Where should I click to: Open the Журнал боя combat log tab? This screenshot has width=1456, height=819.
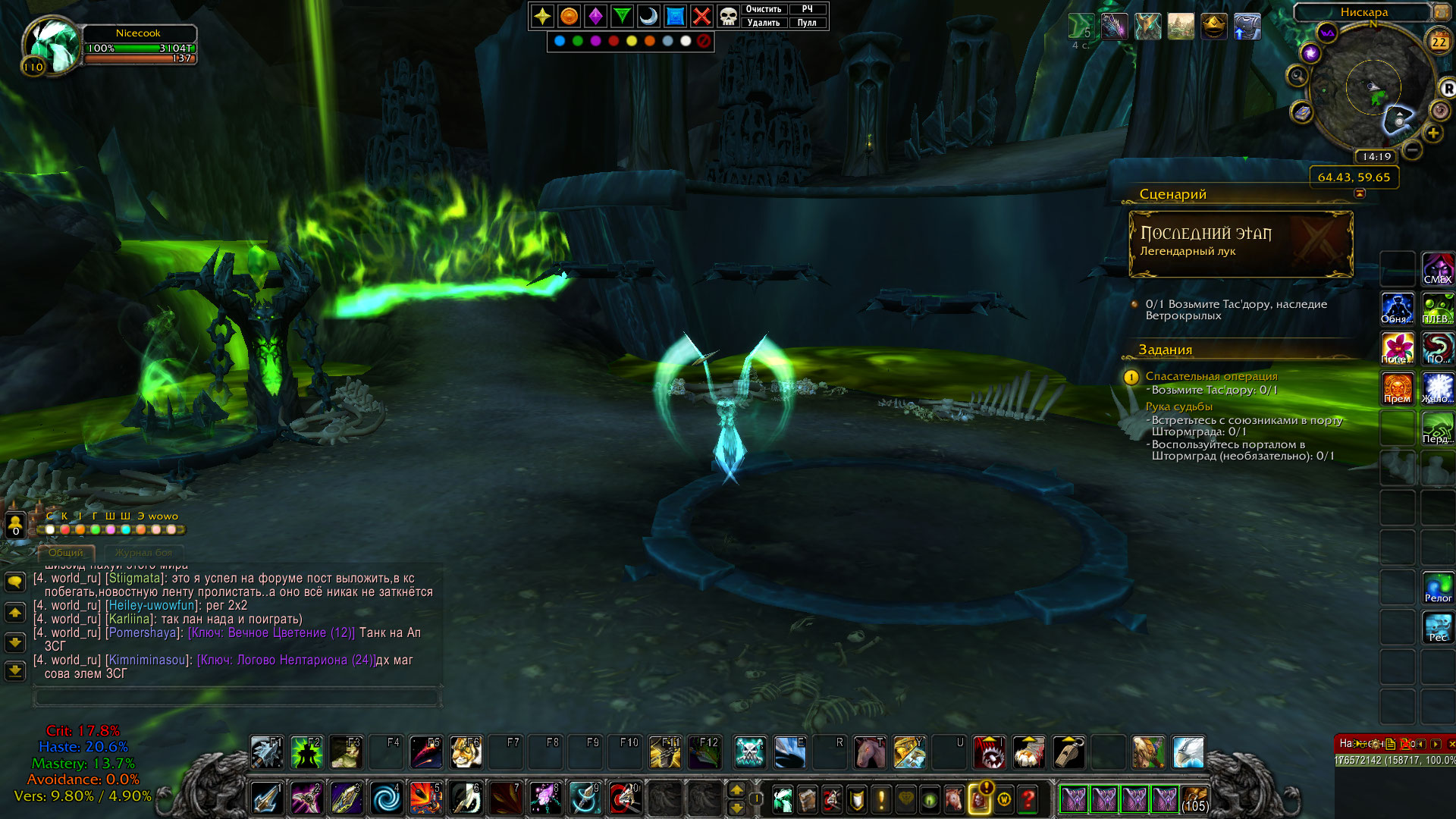click(x=143, y=553)
